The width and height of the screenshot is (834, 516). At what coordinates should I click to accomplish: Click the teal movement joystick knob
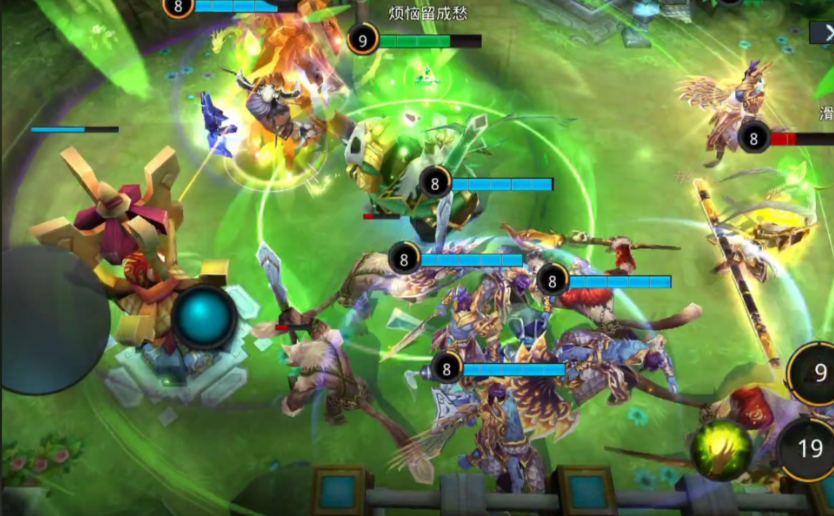[204, 317]
